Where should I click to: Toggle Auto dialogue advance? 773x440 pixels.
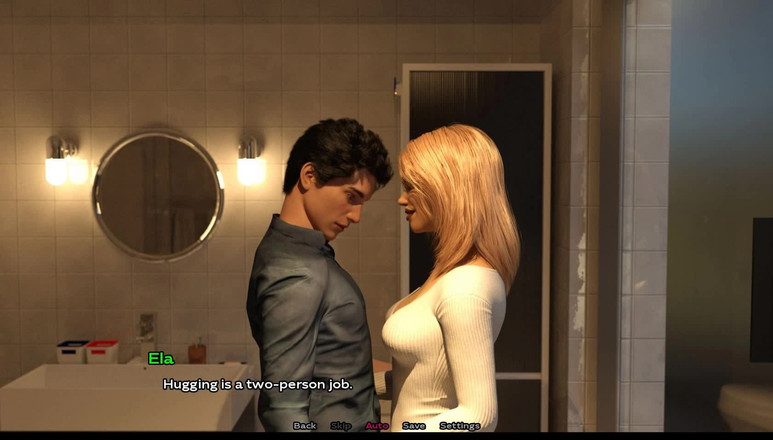pos(377,426)
